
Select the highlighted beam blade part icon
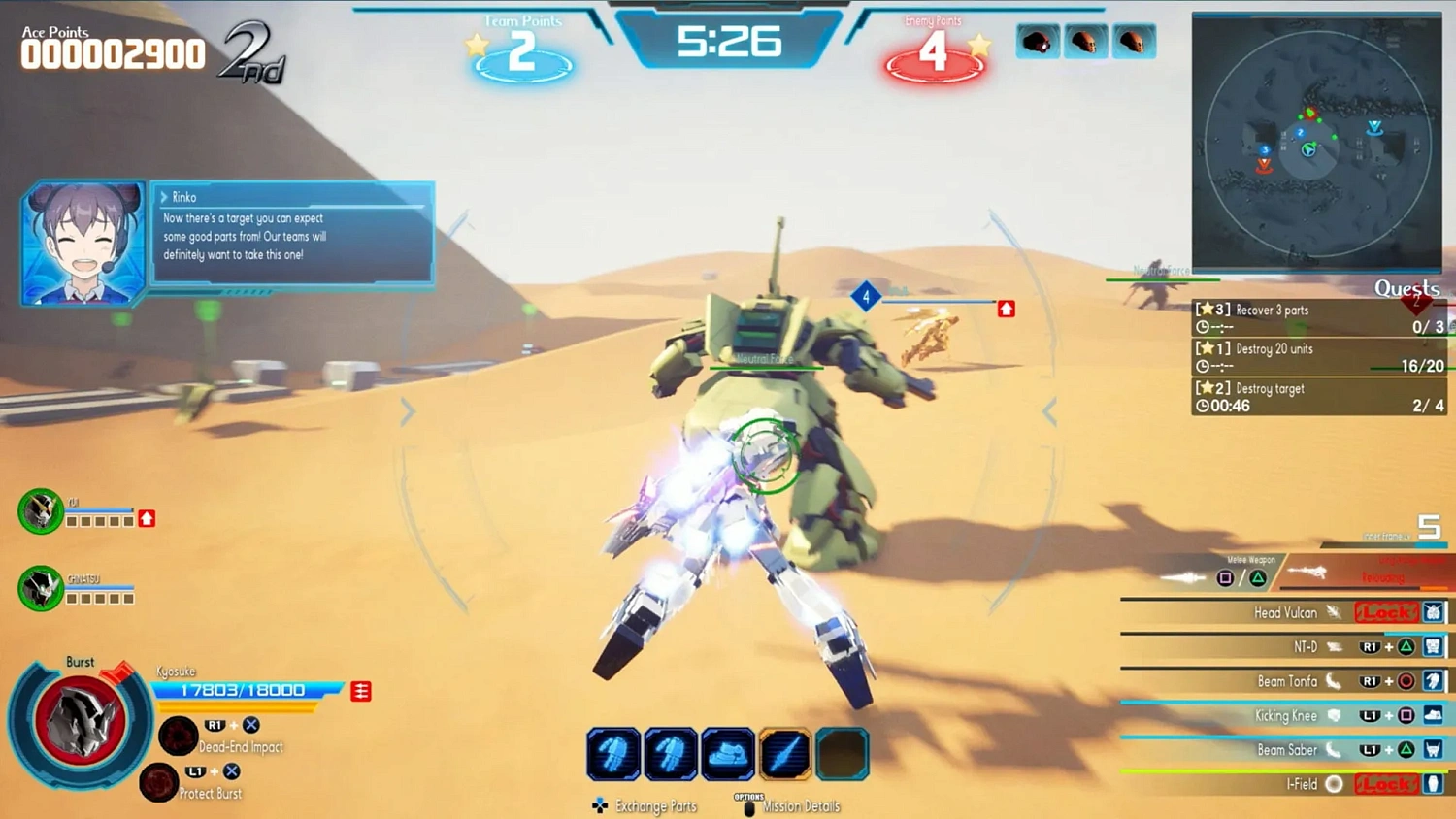point(785,752)
